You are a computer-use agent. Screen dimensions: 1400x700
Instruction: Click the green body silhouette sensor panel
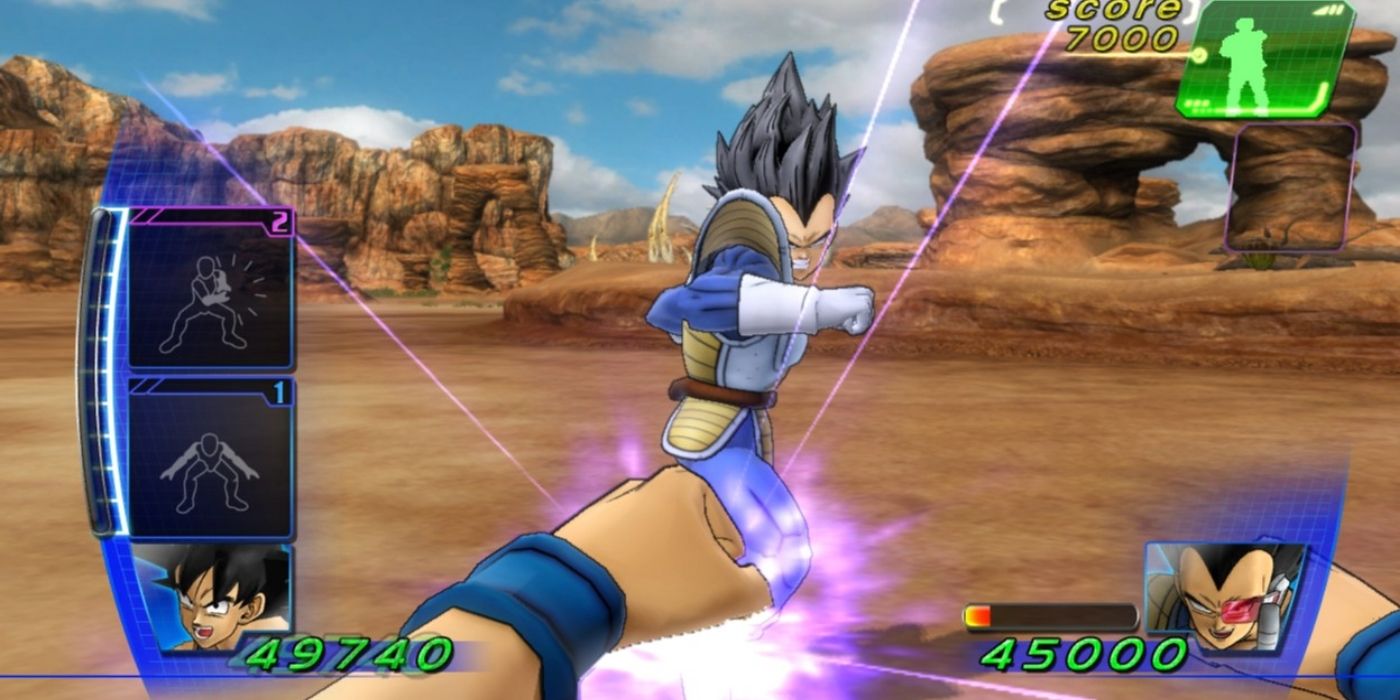[1264, 58]
